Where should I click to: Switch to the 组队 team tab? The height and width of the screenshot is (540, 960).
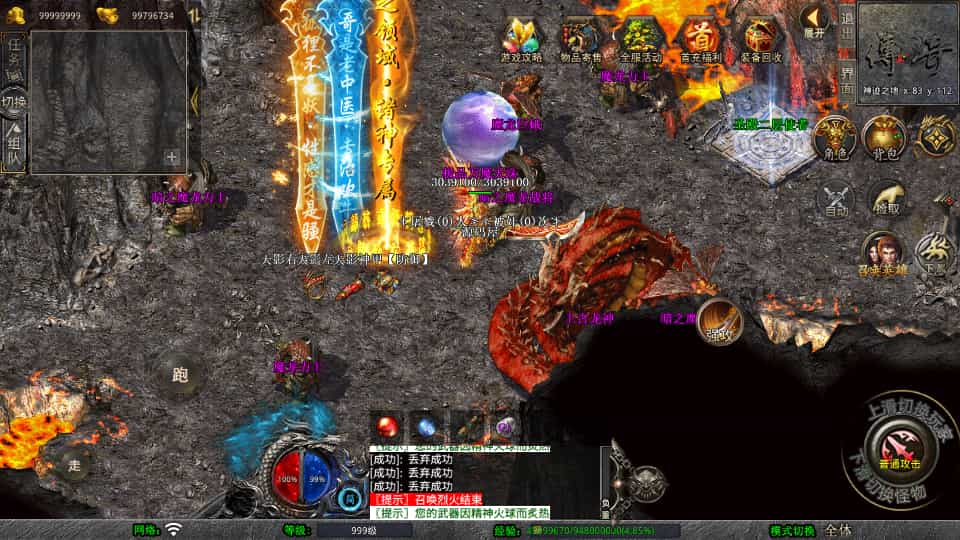14,146
